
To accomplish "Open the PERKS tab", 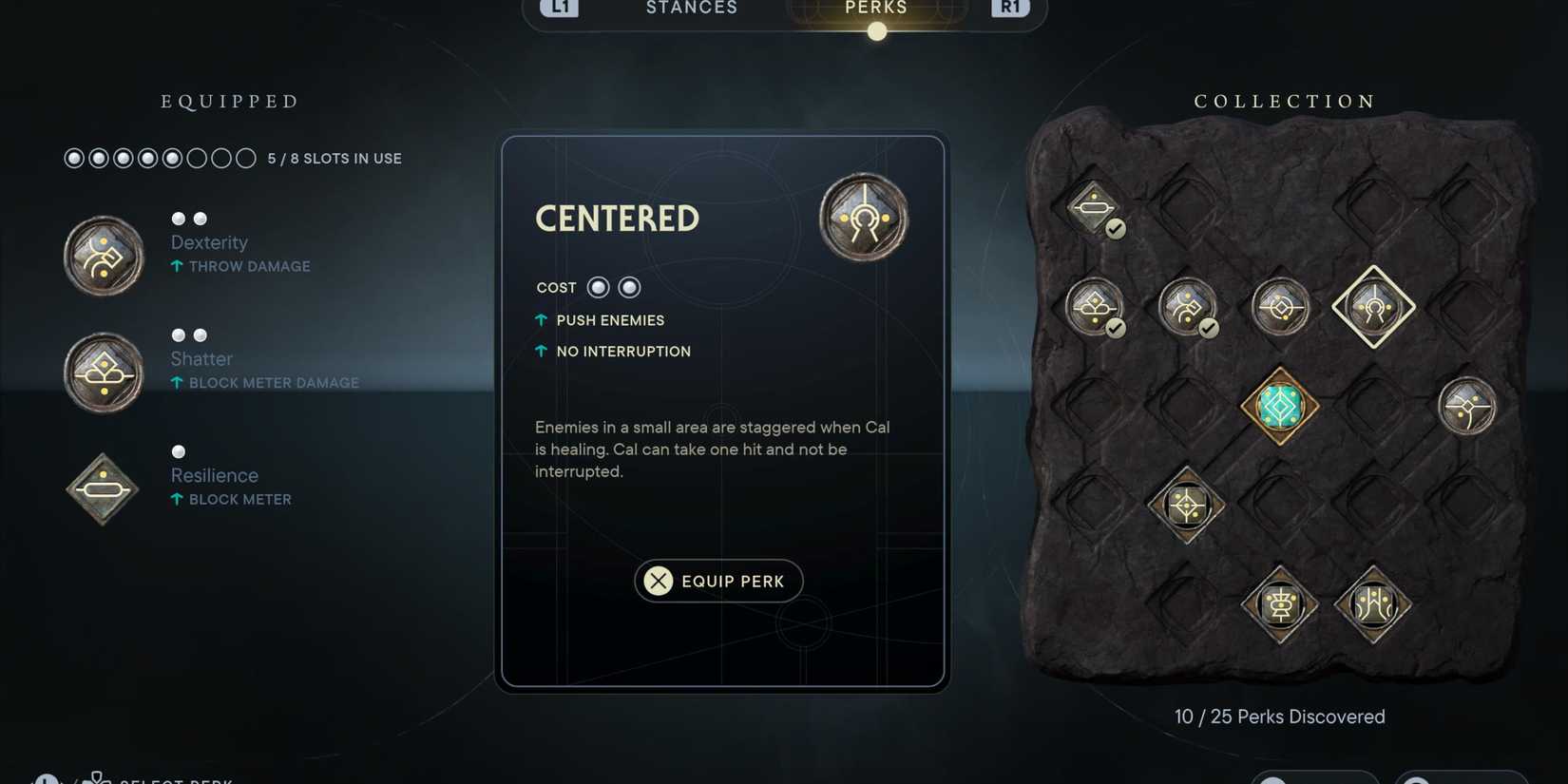I will [x=874, y=9].
